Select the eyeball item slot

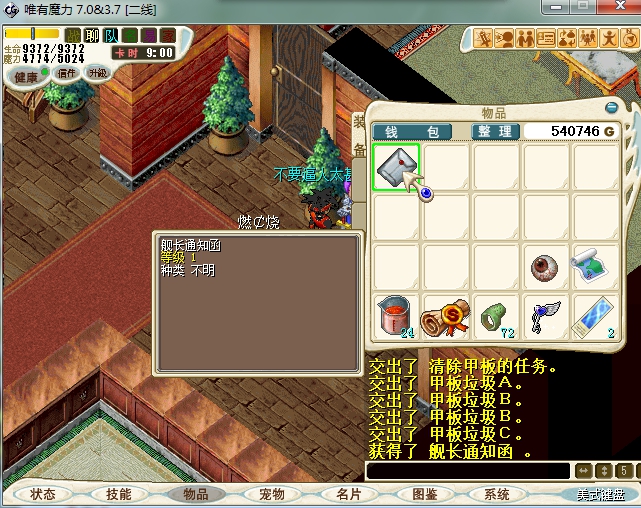[546, 267]
